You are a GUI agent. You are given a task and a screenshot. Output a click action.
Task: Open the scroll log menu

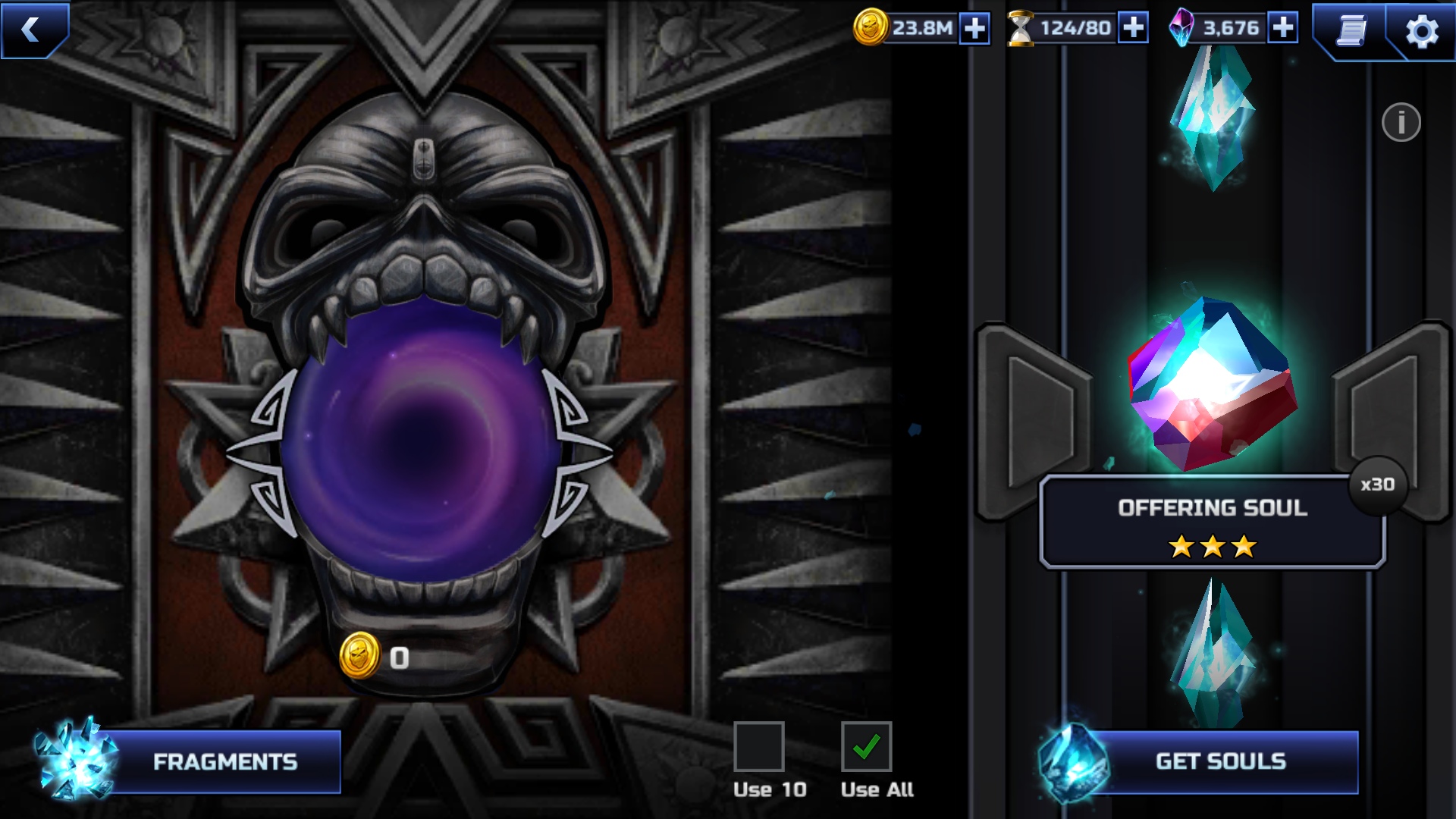coord(1351,31)
